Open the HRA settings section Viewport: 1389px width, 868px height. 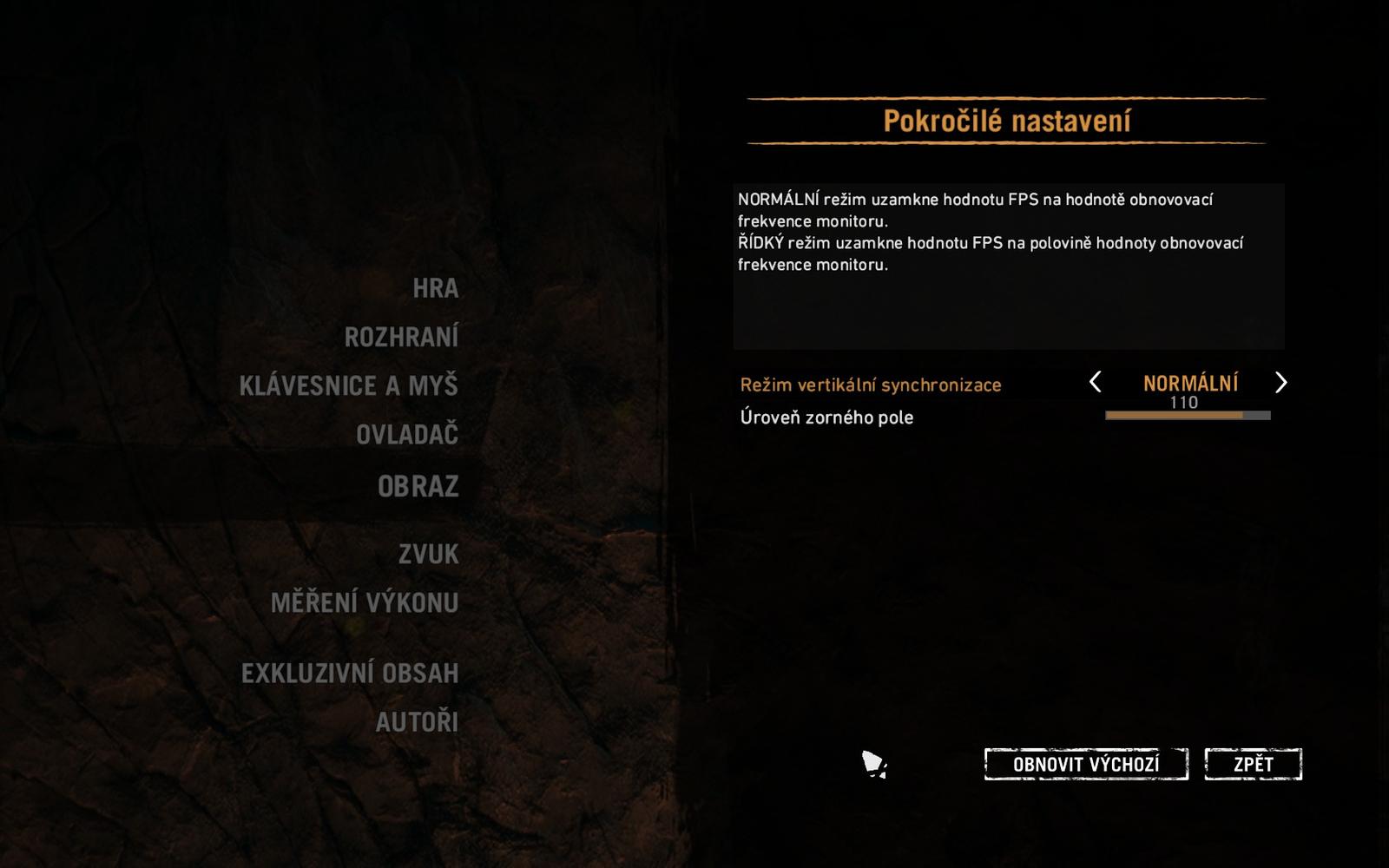(437, 288)
